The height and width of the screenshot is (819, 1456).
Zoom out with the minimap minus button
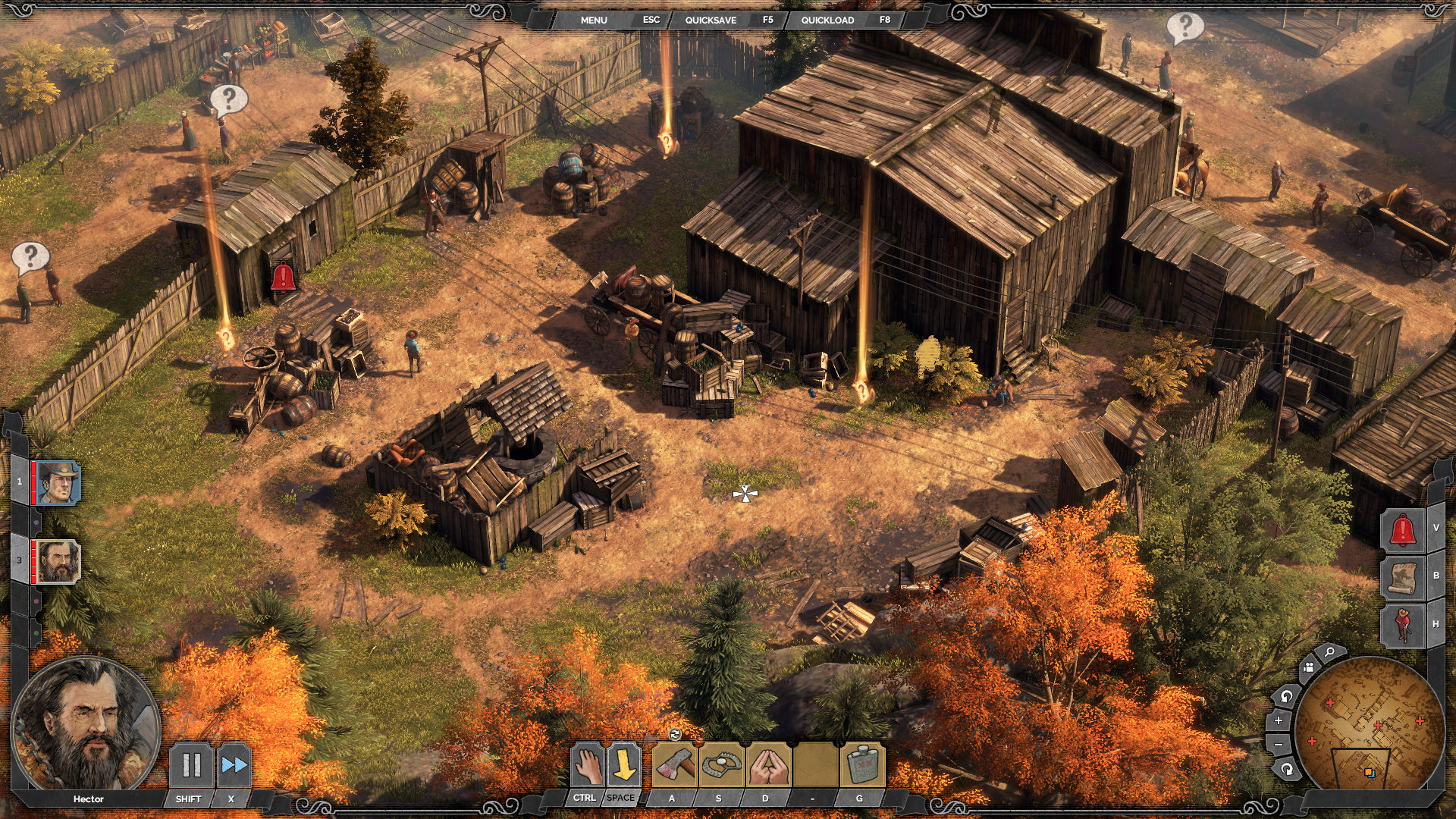(x=1279, y=745)
